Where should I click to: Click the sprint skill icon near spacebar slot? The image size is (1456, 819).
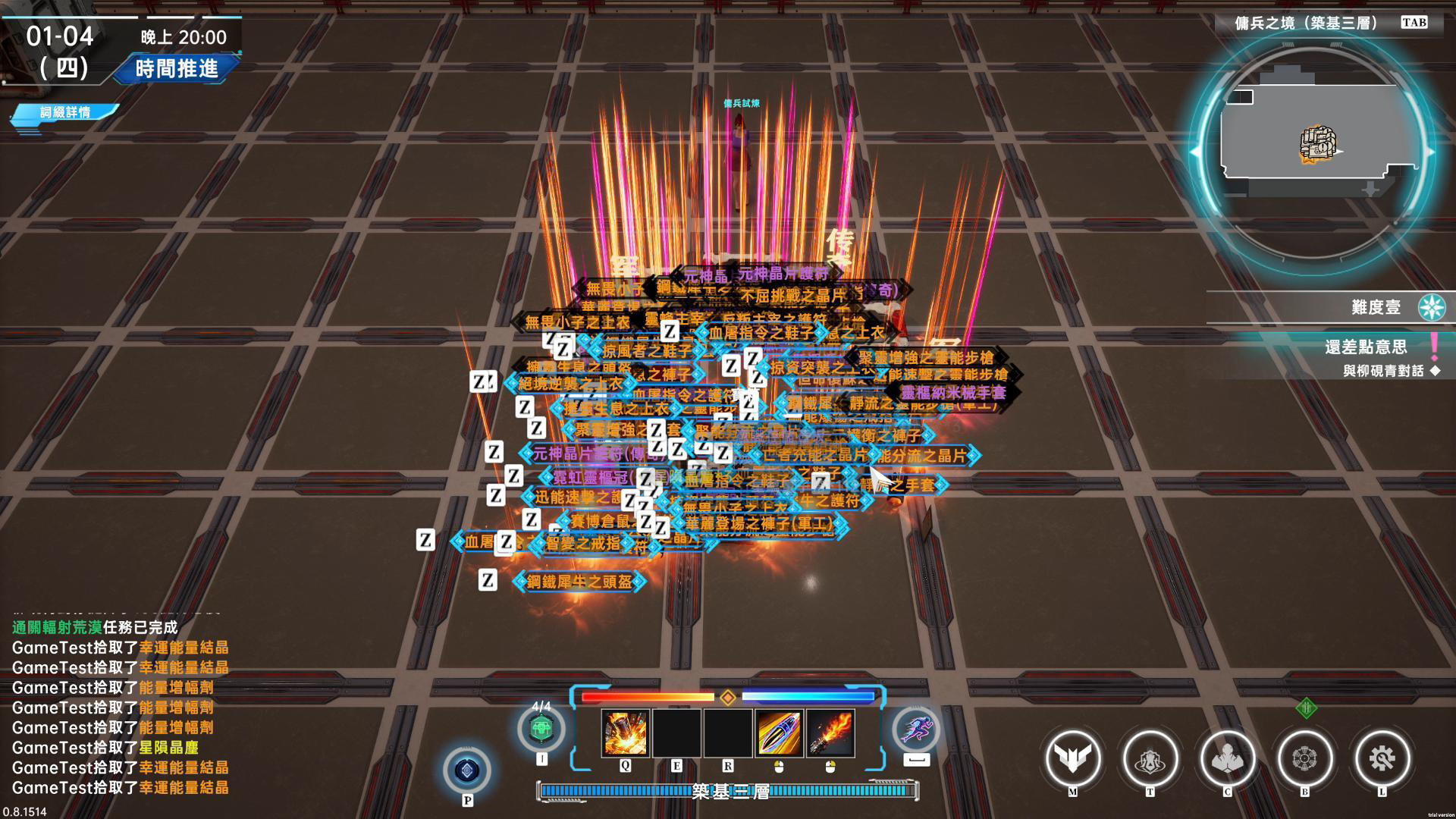[x=917, y=730]
